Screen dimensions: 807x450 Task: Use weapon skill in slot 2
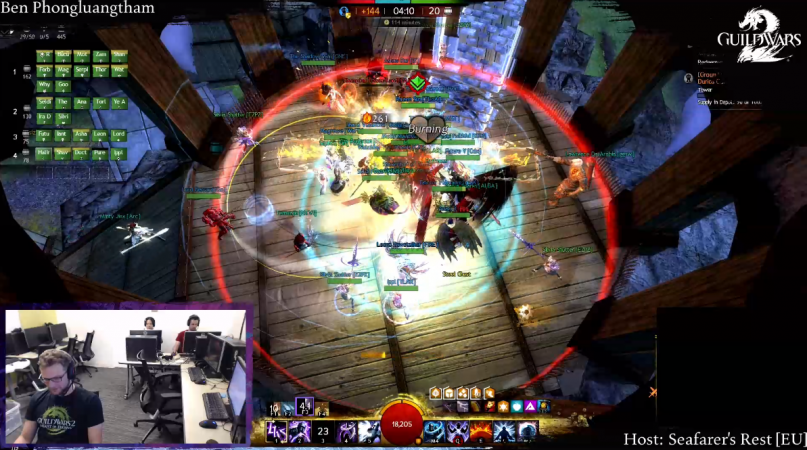[299, 432]
